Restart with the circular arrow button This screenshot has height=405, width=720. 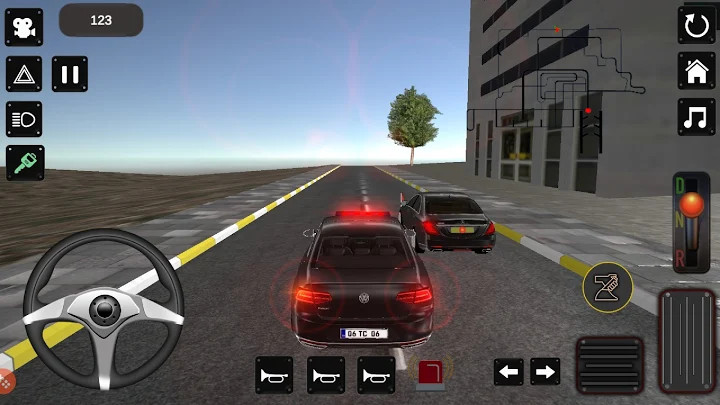click(696, 25)
